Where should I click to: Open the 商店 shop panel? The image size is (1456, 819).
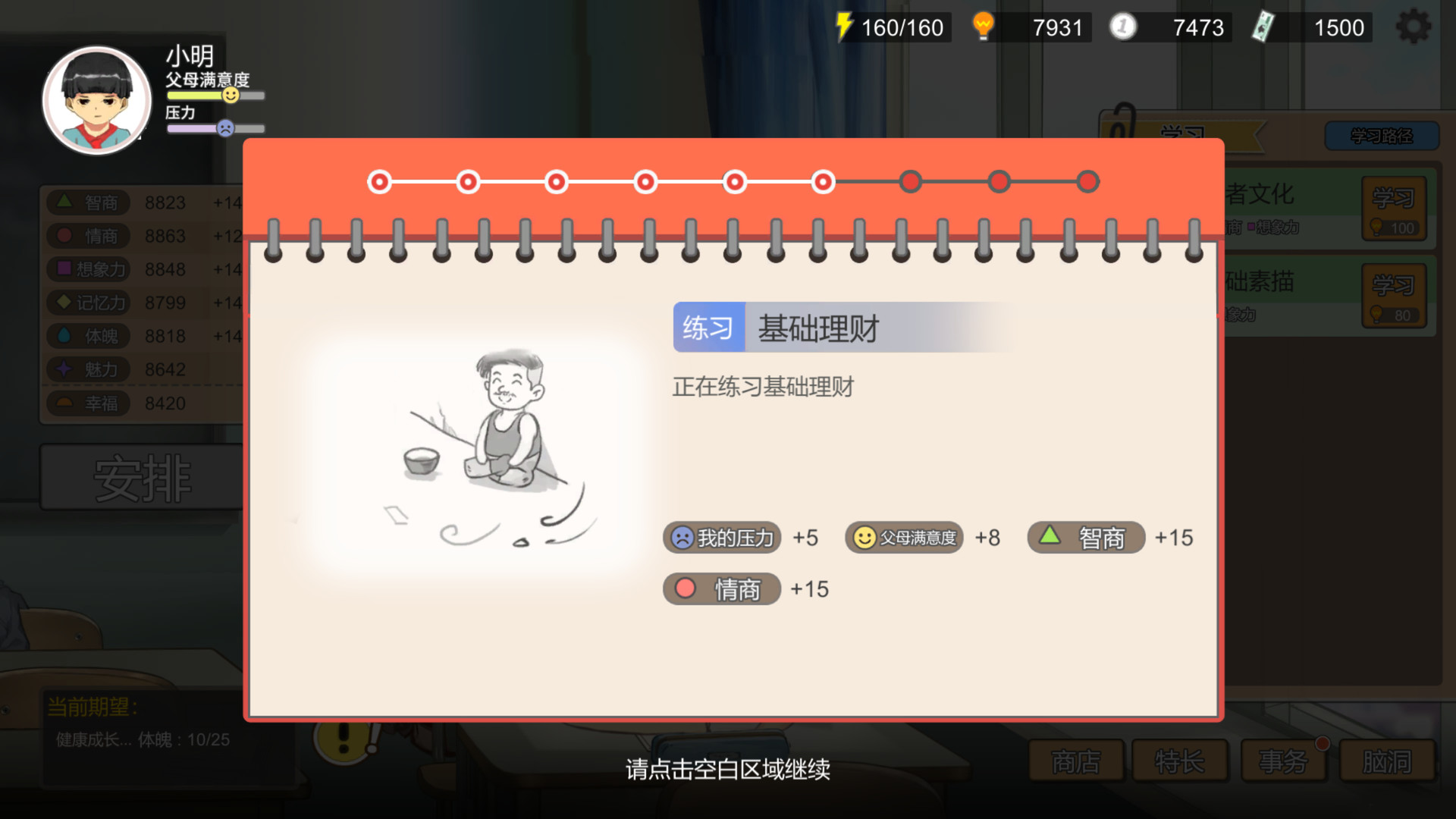(1075, 761)
